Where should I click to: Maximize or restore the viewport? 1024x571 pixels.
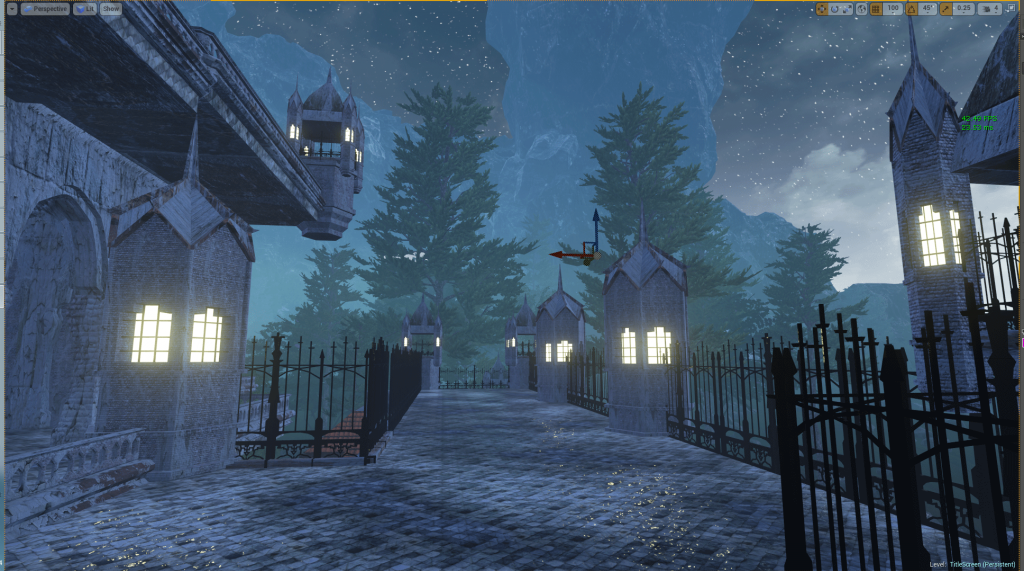[1012, 8]
